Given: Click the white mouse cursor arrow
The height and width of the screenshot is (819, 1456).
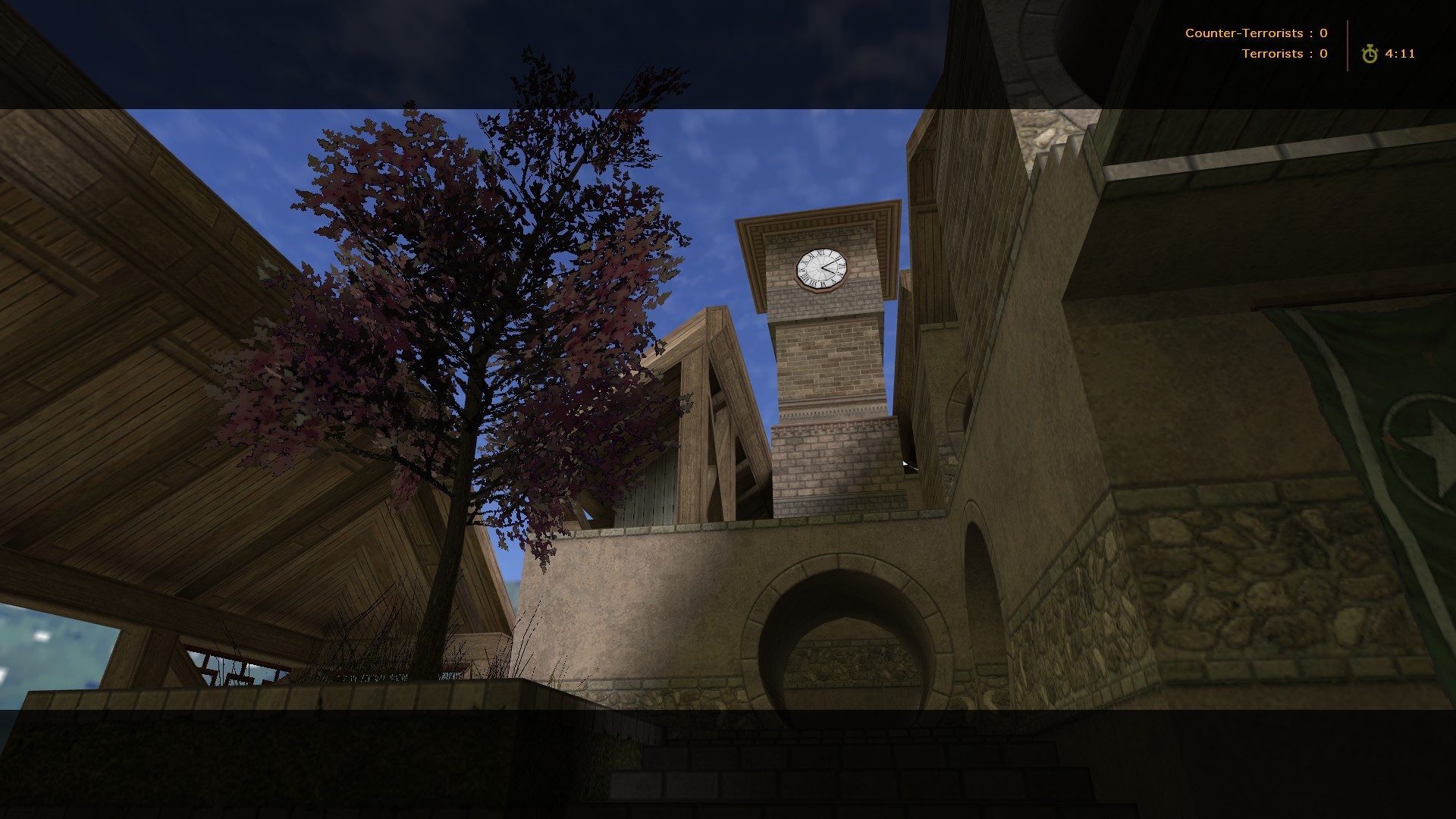Looking at the screenshot, I should tap(905, 463).
